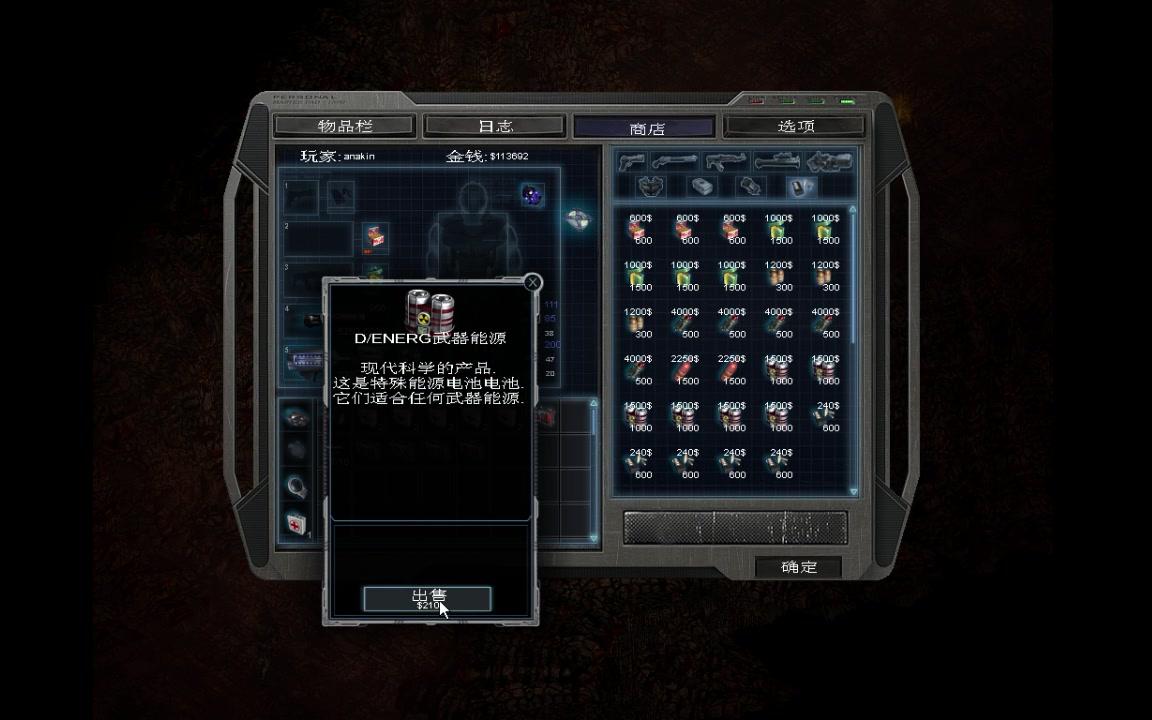Select the purple orb item slot

click(x=532, y=195)
